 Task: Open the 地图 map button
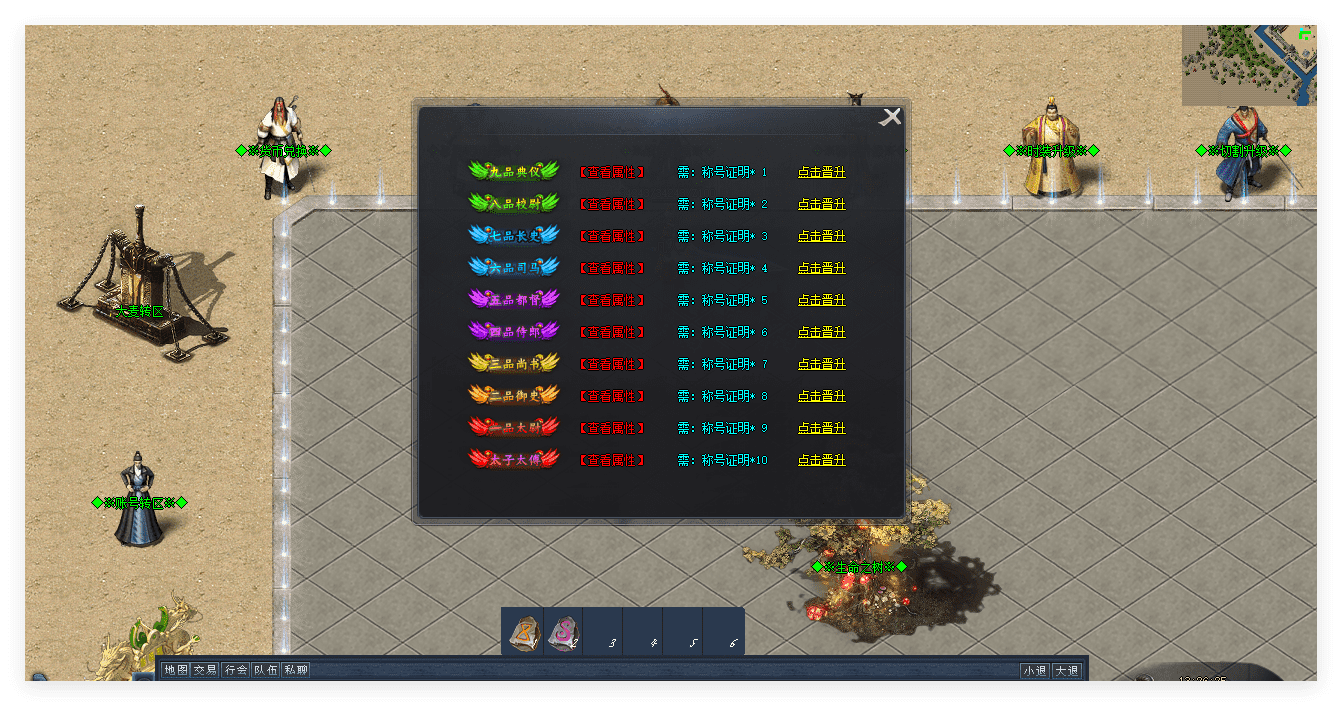pyautogui.click(x=175, y=670)
